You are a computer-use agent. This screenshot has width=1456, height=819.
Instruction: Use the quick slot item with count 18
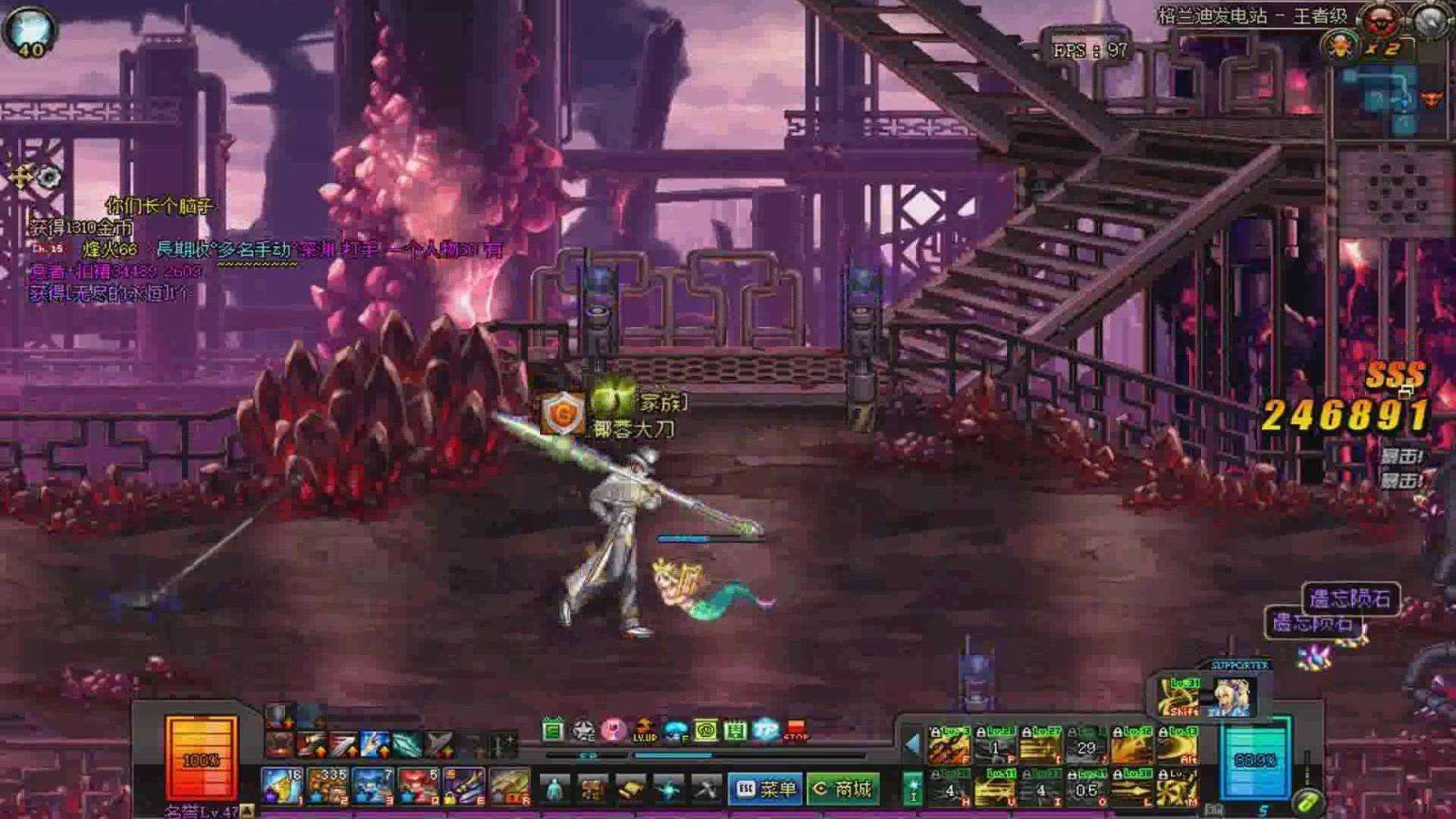tap(281, 785)
